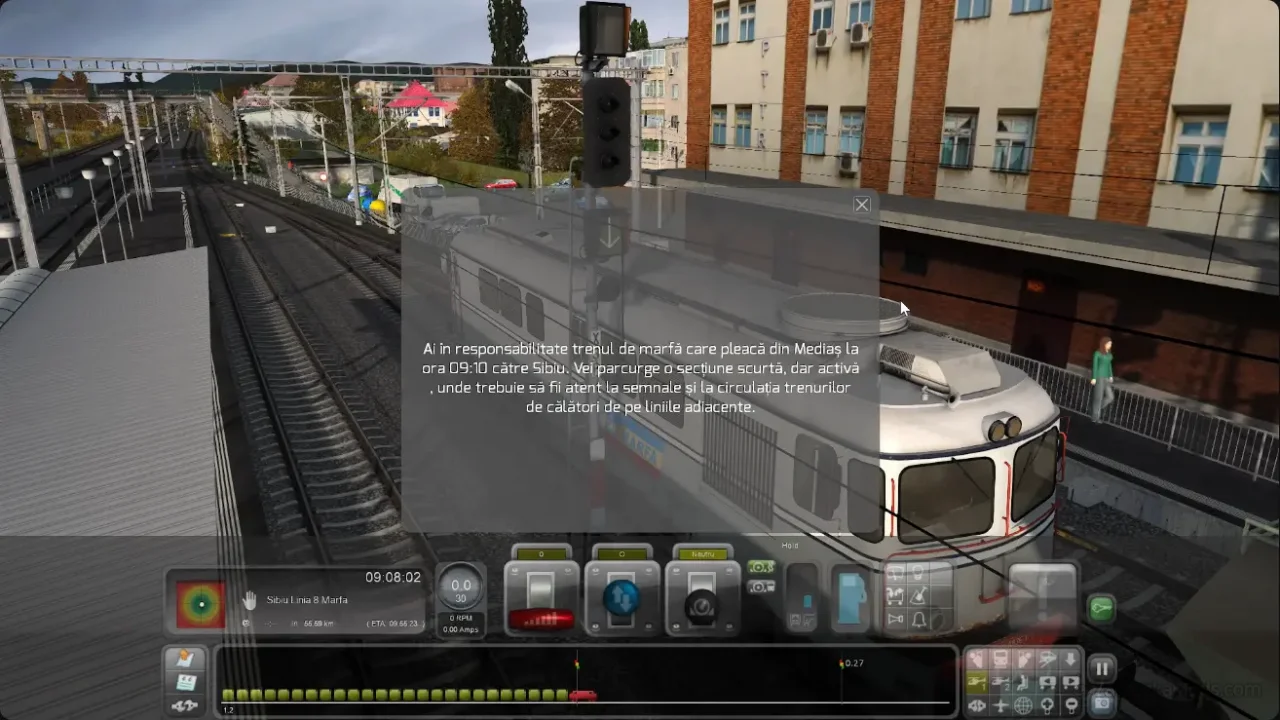The image size is (1280, 720).
Task: Take a screenshot with the camera button
Action: coord(1102,702)
